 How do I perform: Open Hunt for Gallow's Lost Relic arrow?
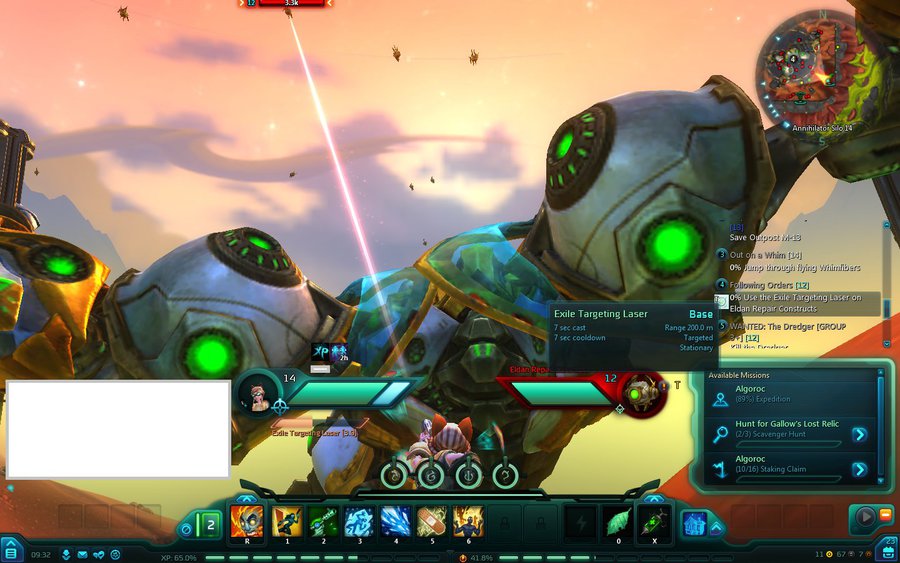pyautogui.click(x=859, y=434)
